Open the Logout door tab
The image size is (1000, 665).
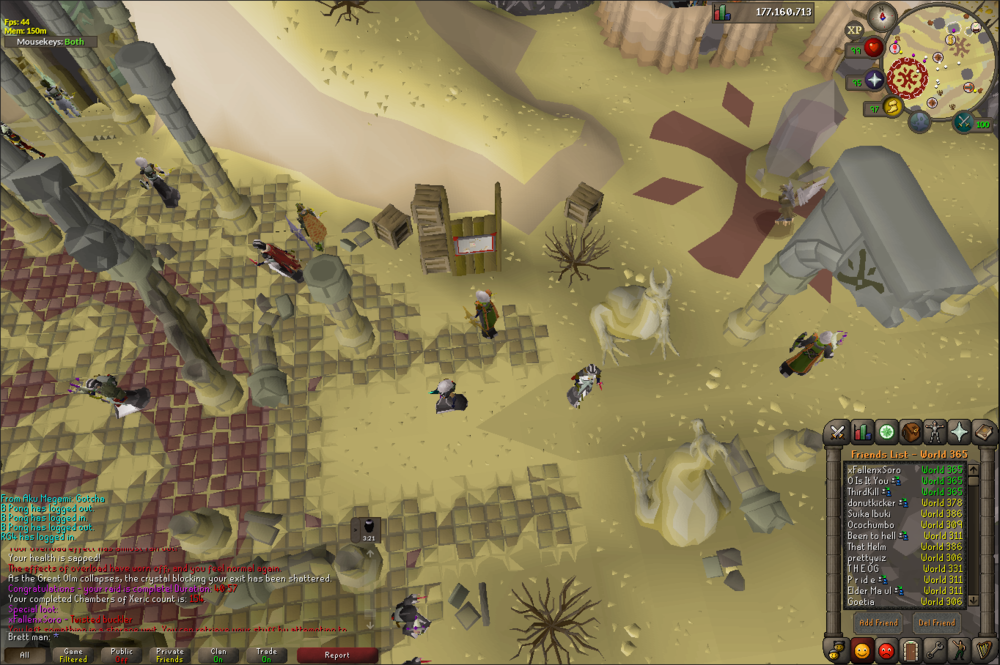click(910, 648)
